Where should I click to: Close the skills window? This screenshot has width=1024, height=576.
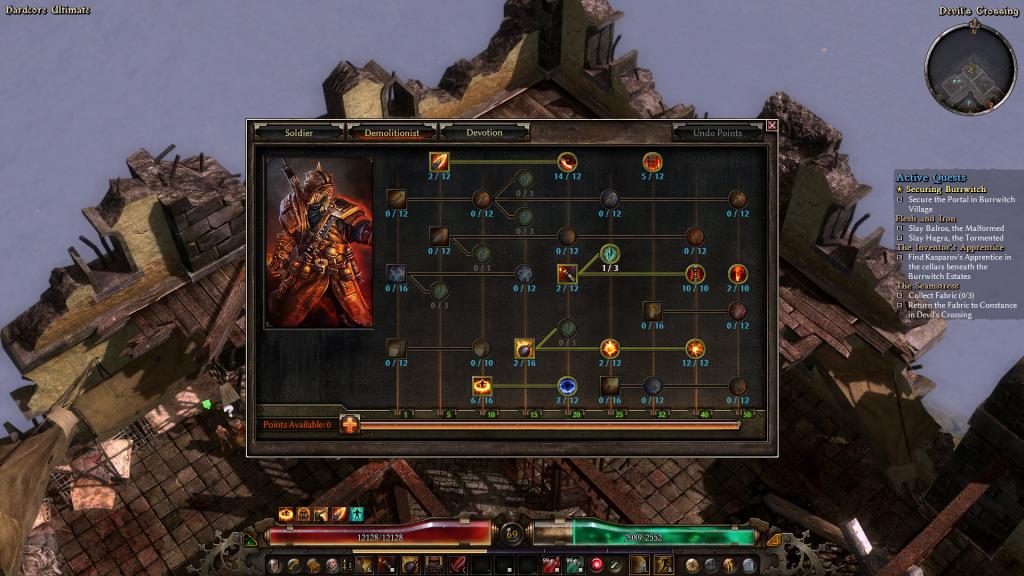pyautogui.click(x=771, y=126)
